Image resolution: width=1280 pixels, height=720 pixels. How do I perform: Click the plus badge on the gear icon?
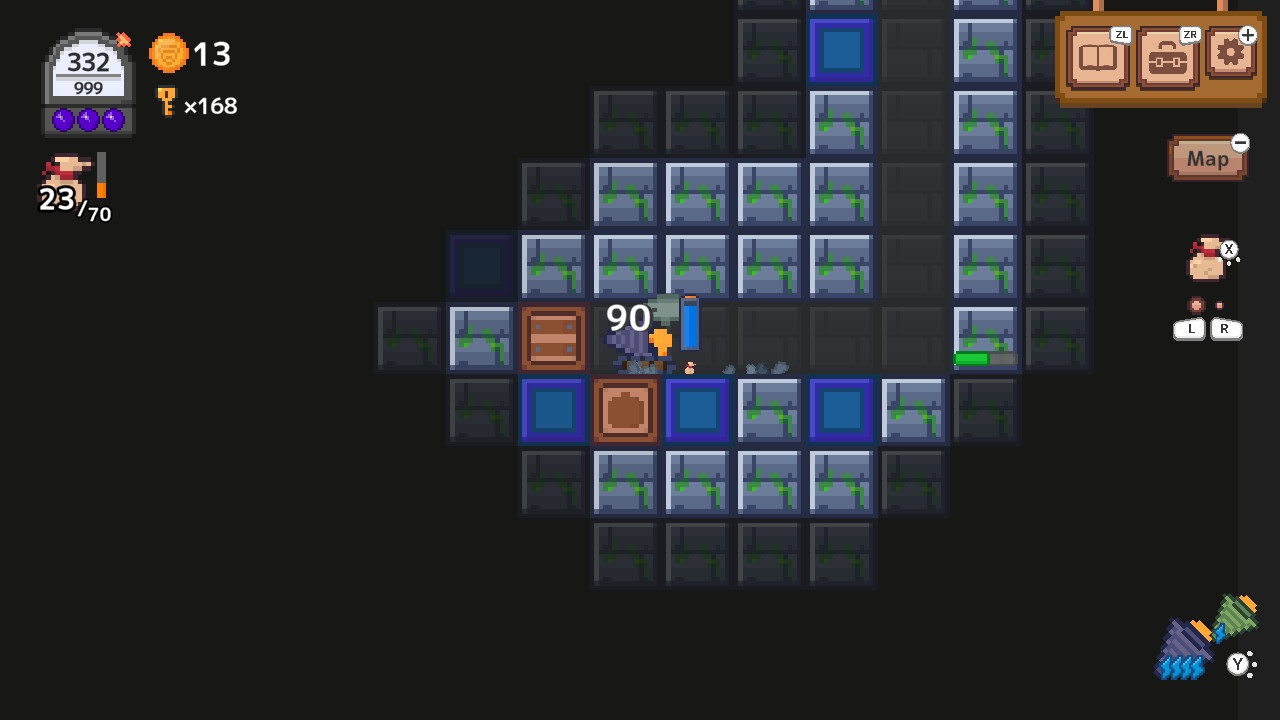pos(1247,33)
